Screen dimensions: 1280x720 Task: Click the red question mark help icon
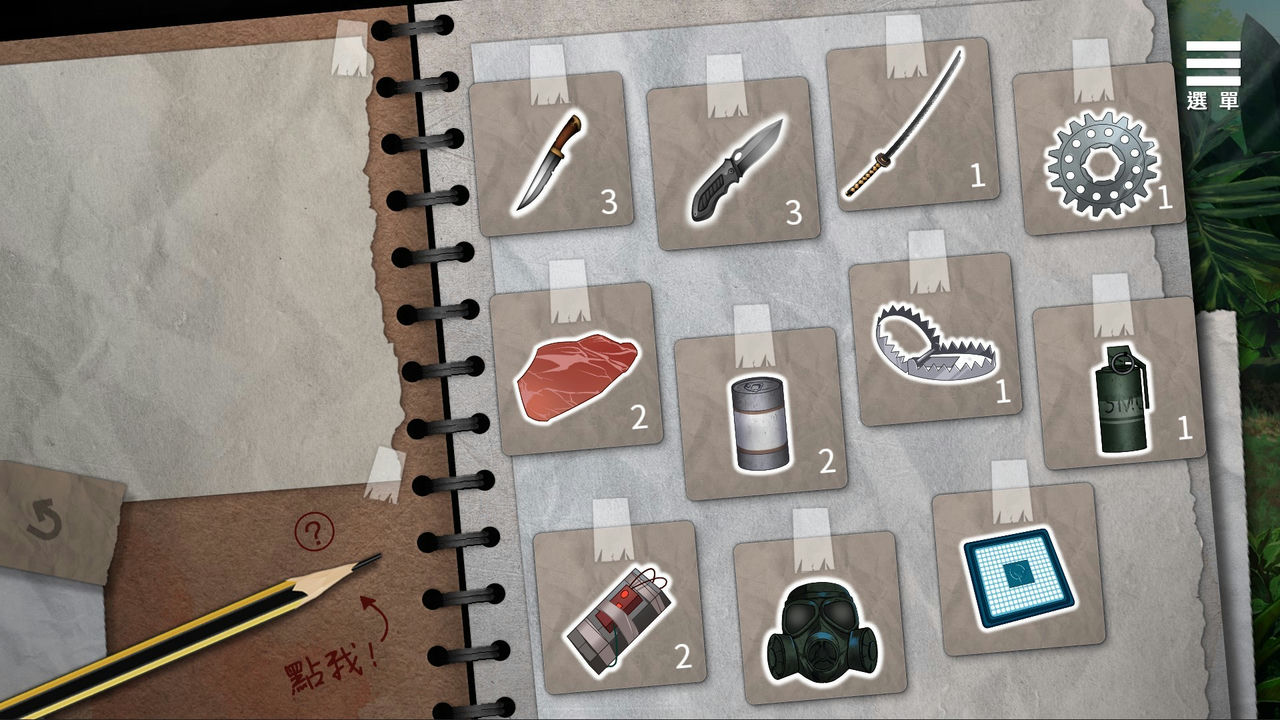point(316,530)
